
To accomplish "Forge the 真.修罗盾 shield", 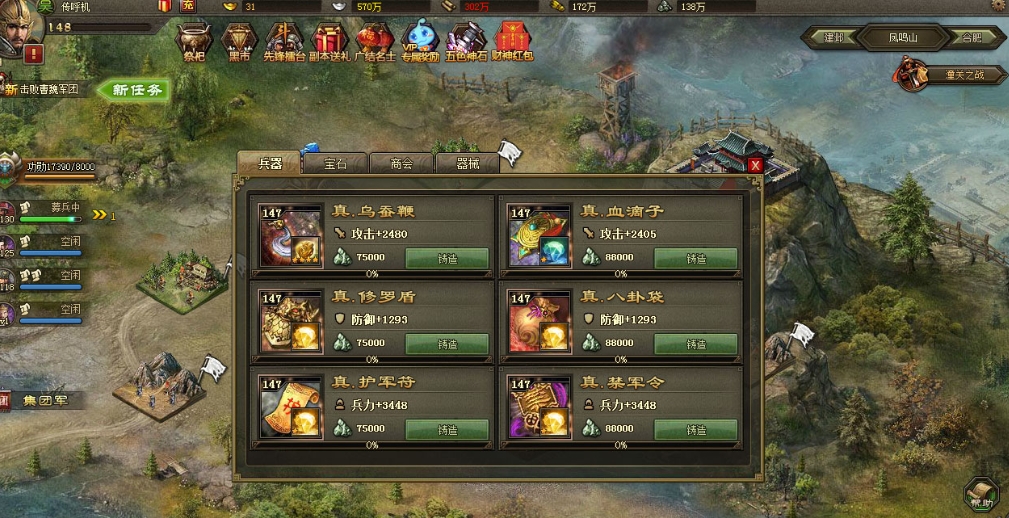I will pos(447,343).
